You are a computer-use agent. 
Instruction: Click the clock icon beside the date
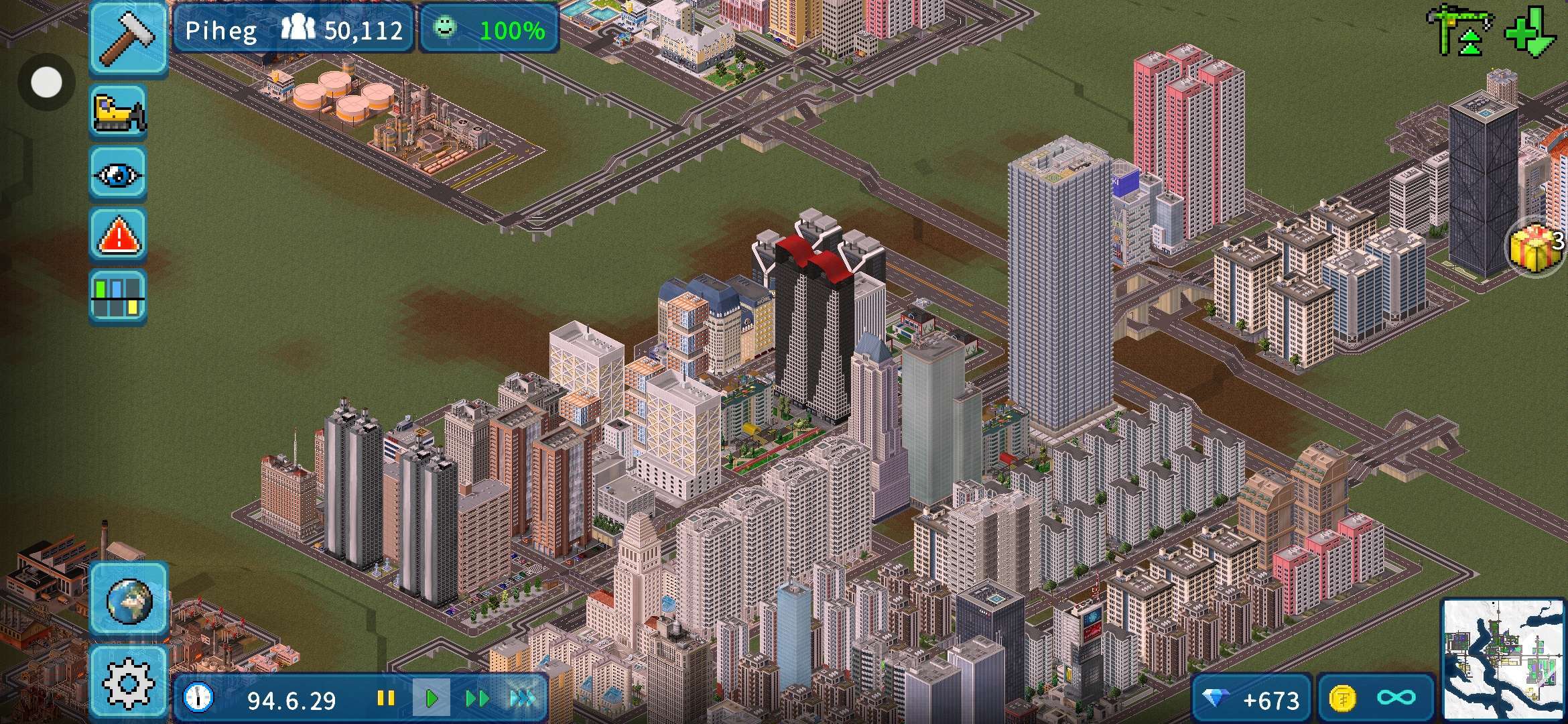click(198, 699)
